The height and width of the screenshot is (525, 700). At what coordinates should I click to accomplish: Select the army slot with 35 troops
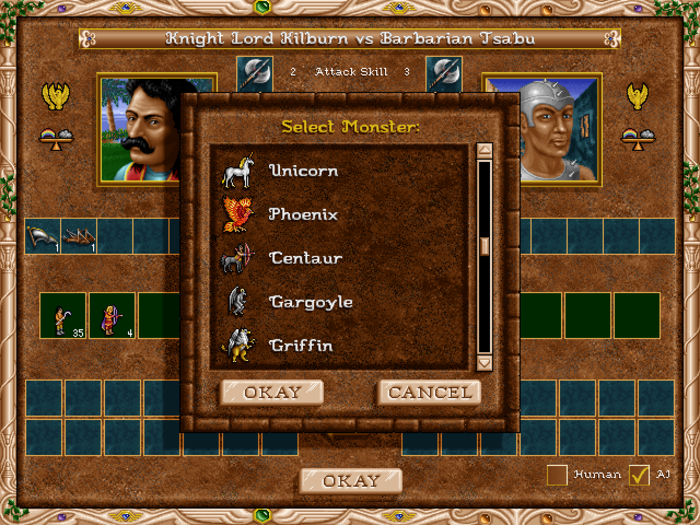[63, 316]
